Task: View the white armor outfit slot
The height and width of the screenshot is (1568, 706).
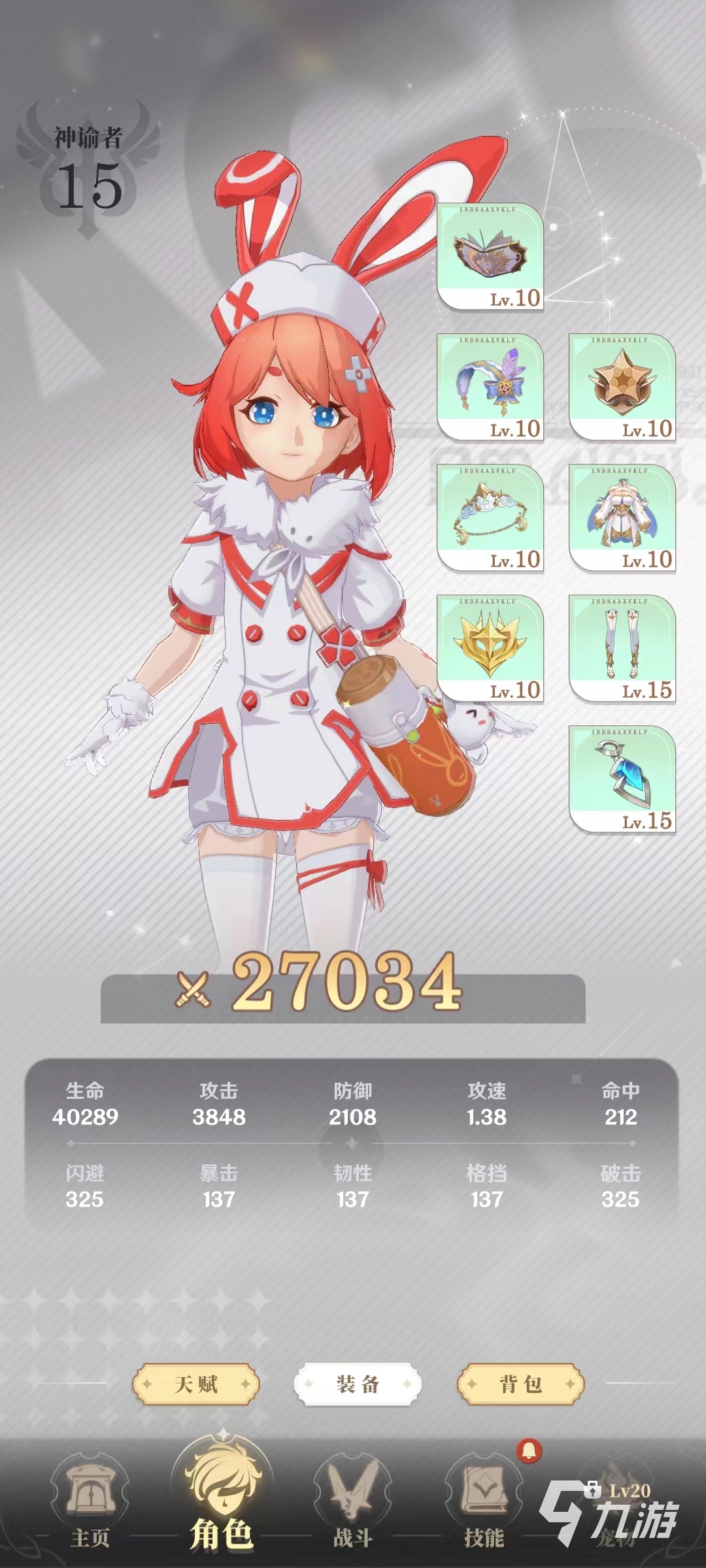Action: tap(622, 518)
